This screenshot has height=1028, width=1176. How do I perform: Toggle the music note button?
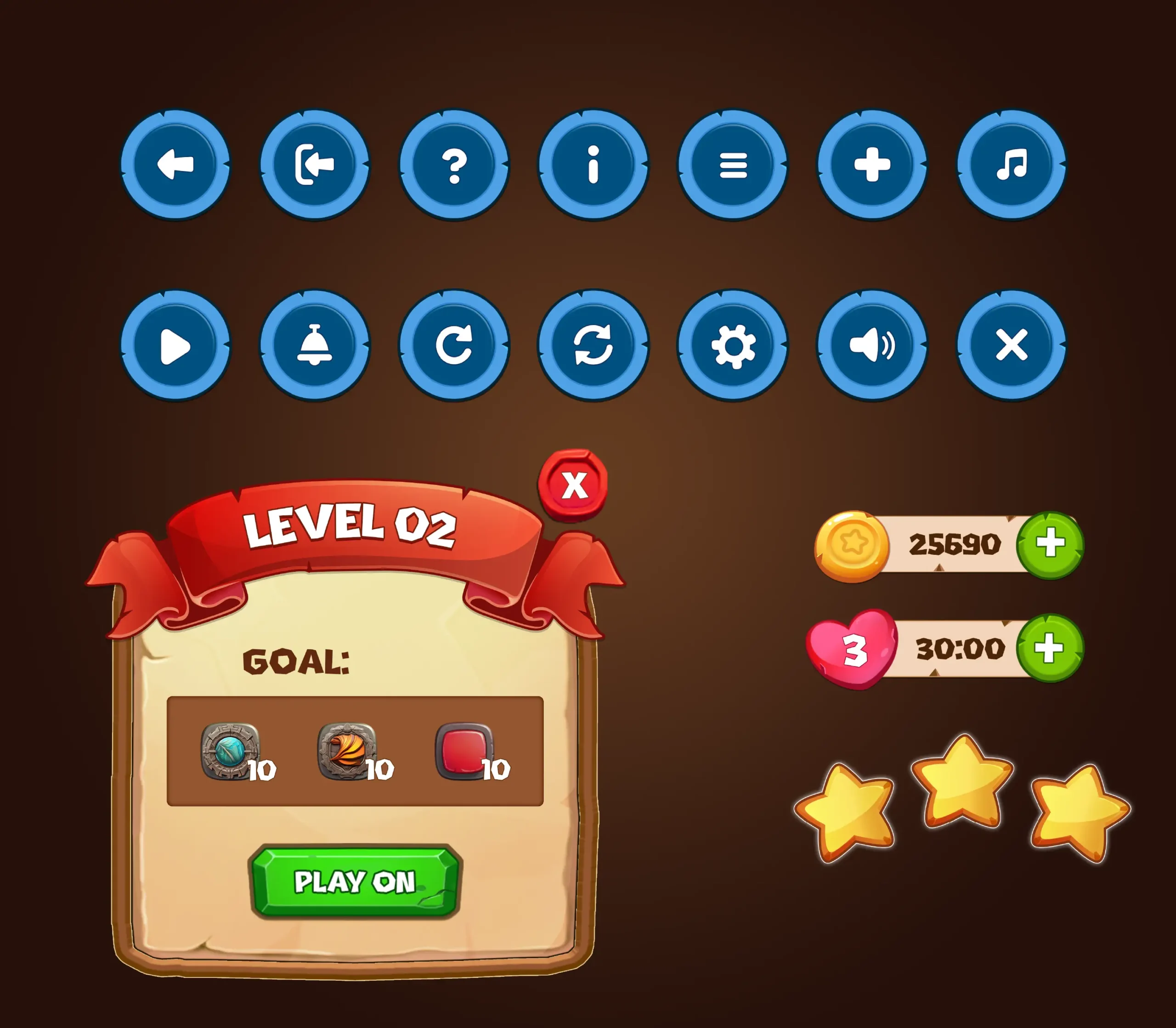click(1012, 164)
